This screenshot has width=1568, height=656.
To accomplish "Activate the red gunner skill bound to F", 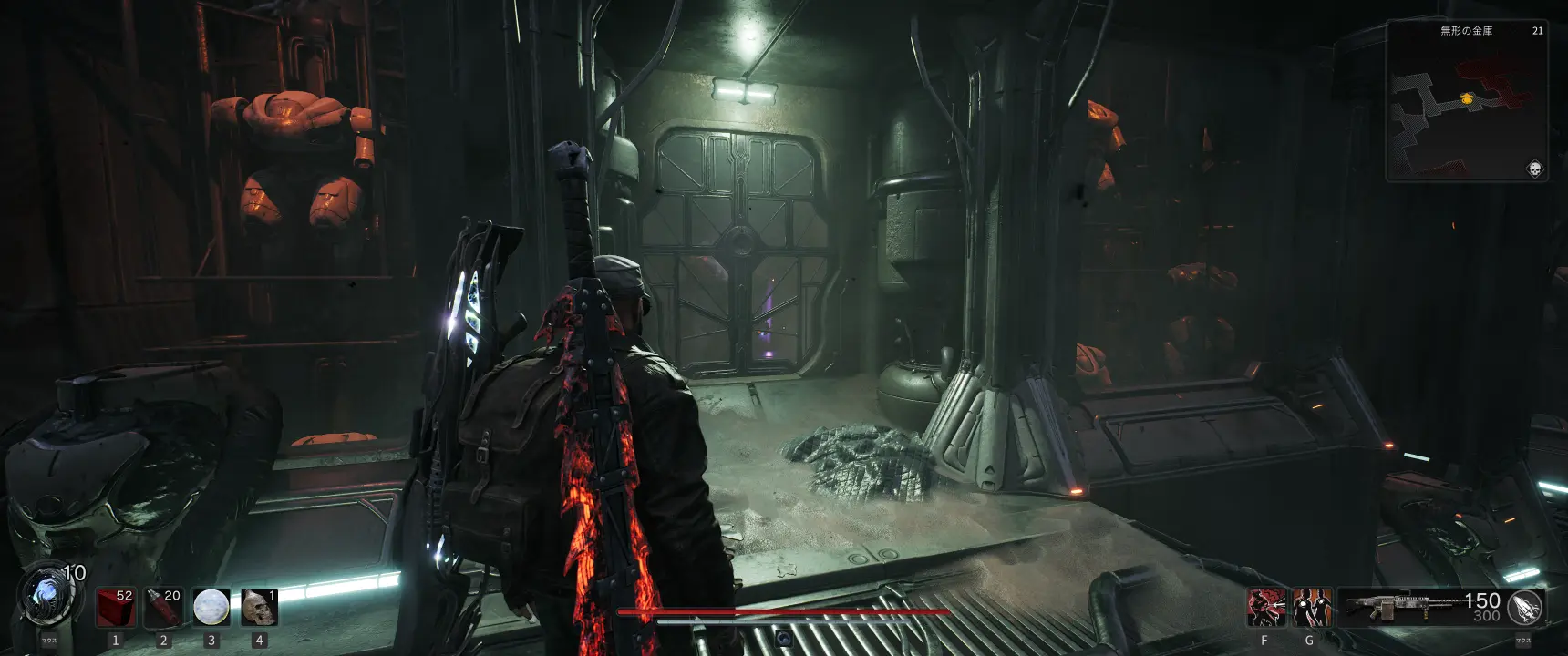I will click(x=1265, y=607).
